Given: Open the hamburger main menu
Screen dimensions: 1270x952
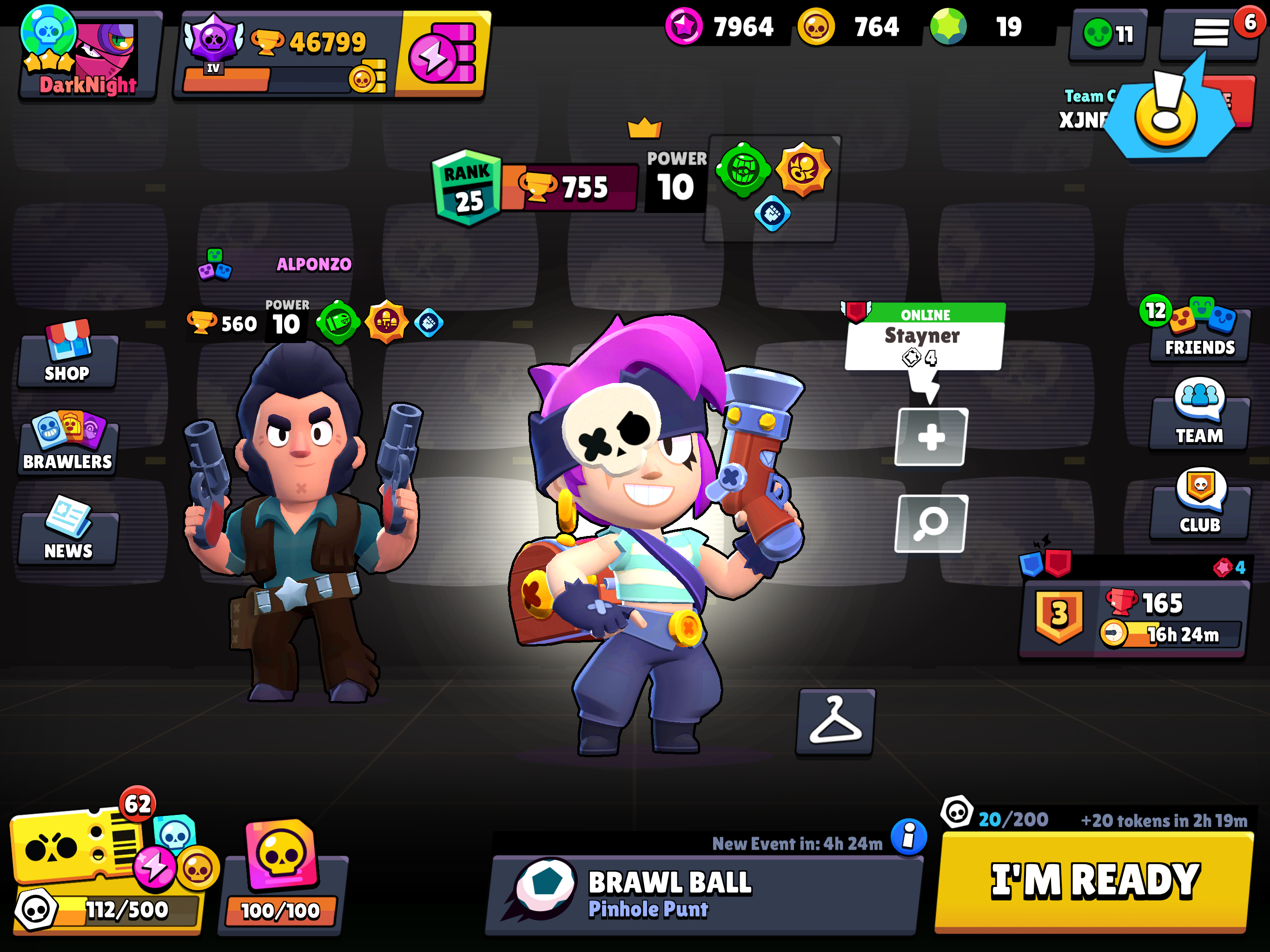Looking at the screenshot, I should click(1210, 33).
